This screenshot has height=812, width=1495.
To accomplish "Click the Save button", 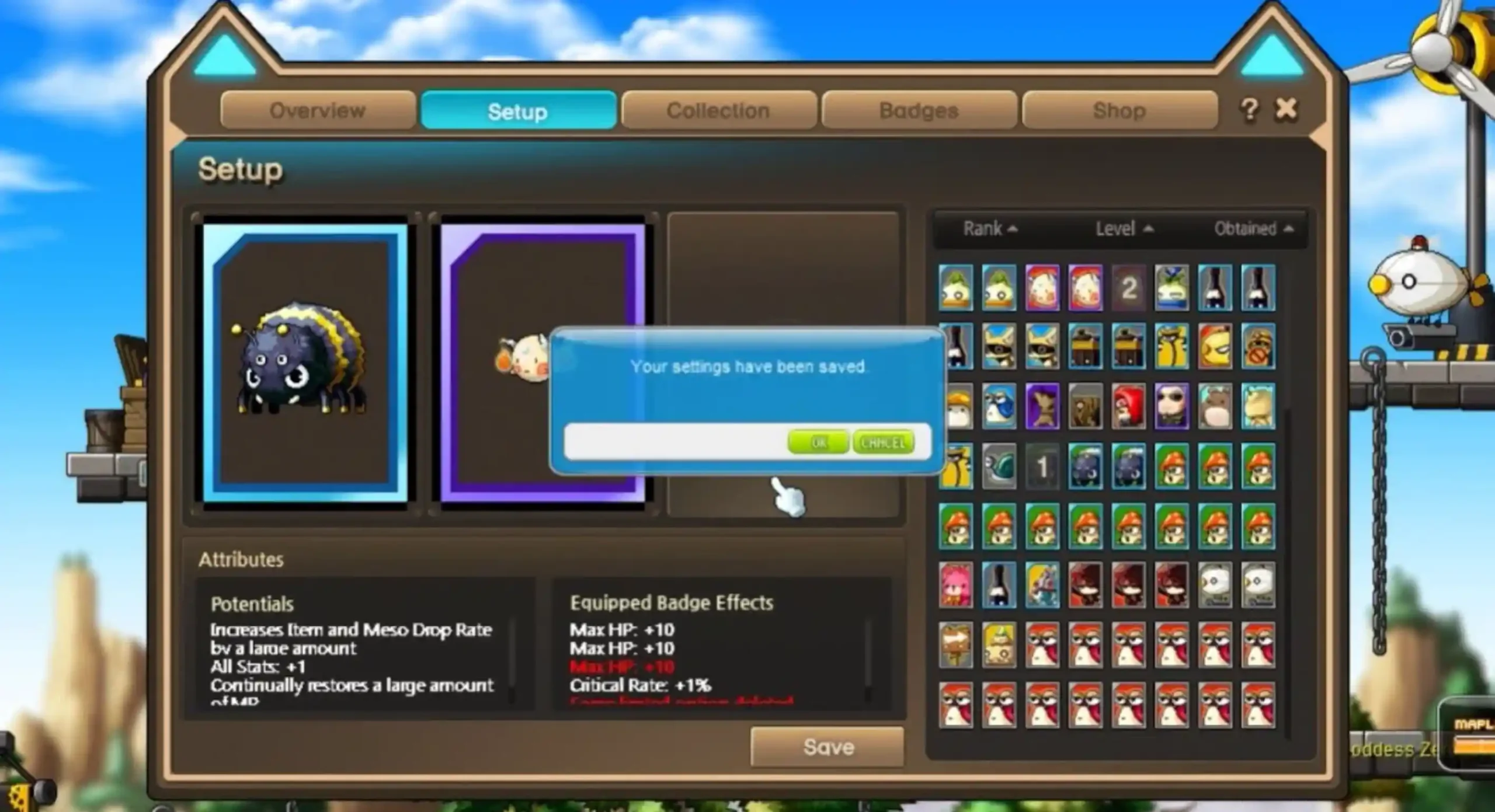I will click(826, 747).
